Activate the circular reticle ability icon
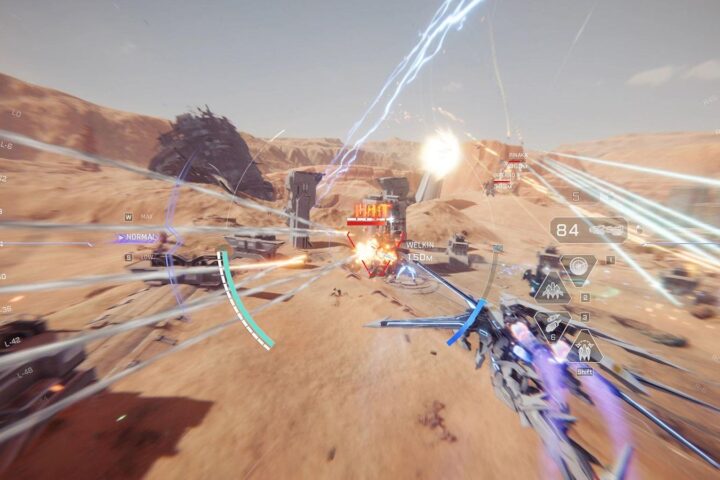The height and width of the screenshot is (480, 720). click(x=578, y=267)
